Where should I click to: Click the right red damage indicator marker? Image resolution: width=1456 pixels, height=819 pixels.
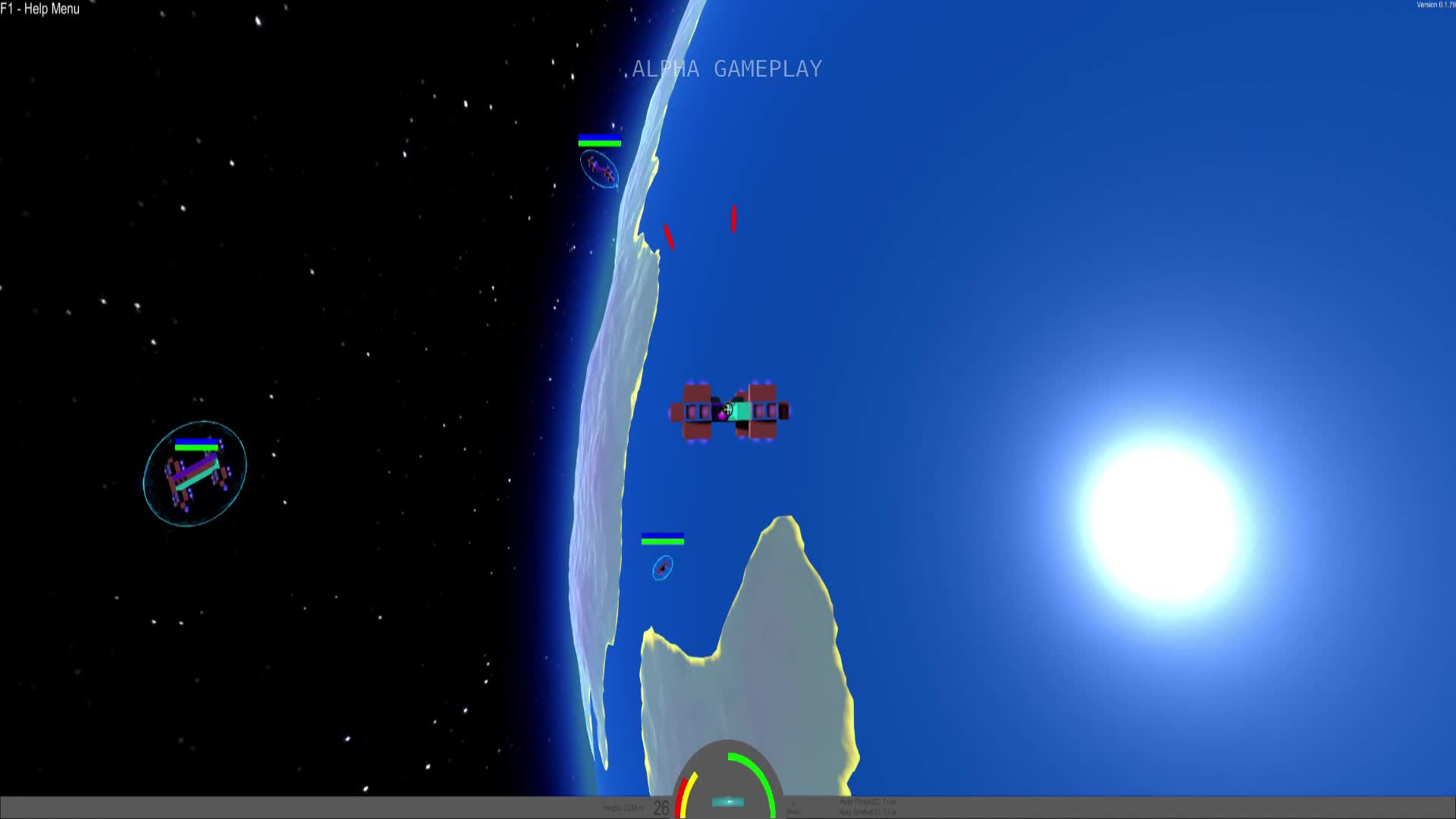click(x=733, y=218)
